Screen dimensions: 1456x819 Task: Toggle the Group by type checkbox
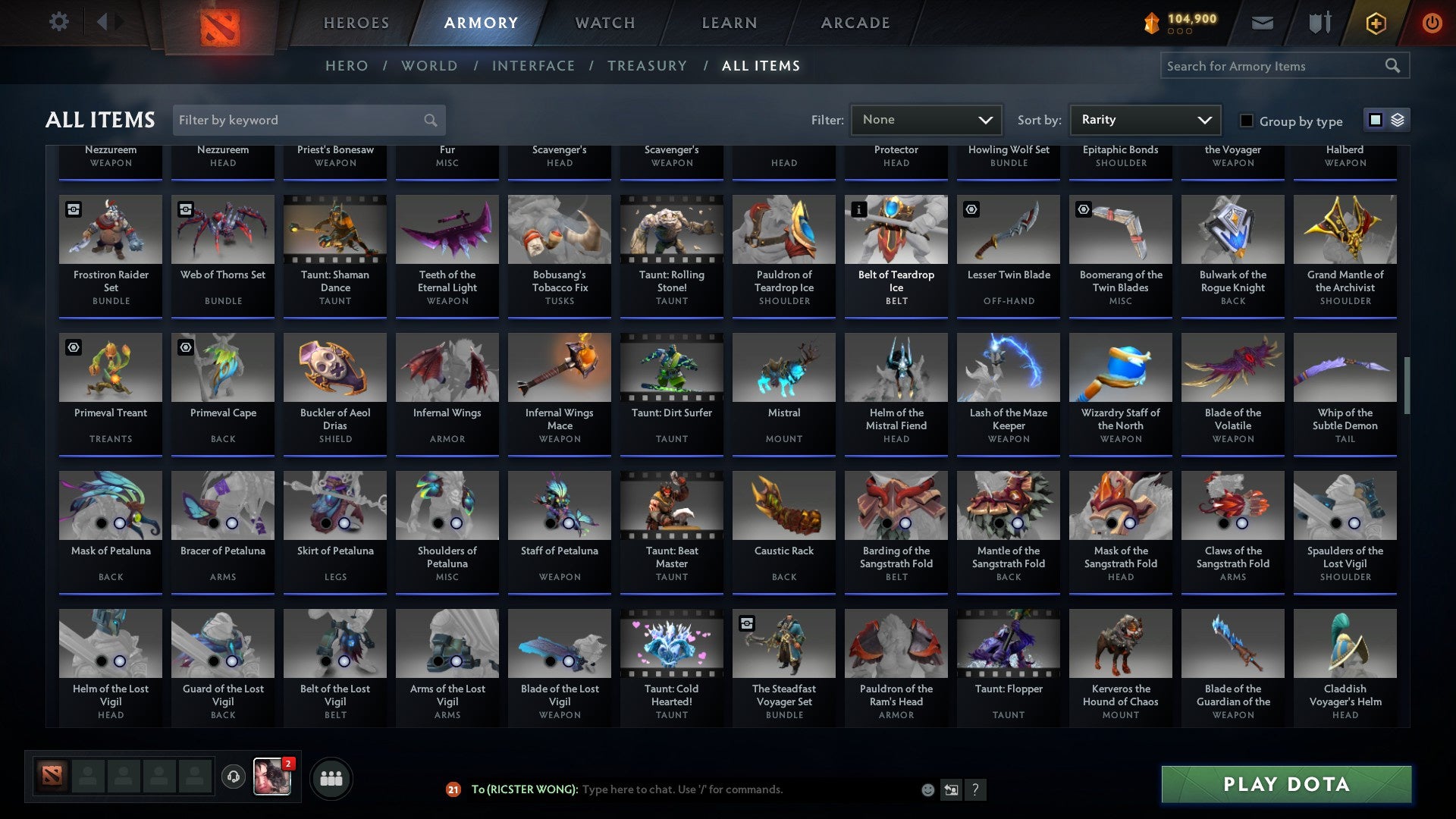[x=1246, y=121]
